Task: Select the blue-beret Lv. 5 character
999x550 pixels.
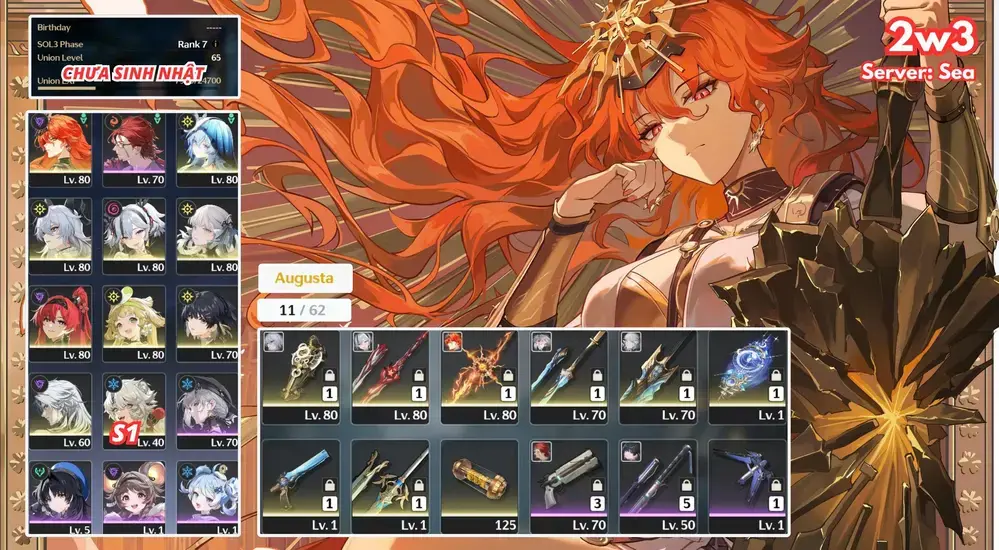Action: (x=64, y=495)
